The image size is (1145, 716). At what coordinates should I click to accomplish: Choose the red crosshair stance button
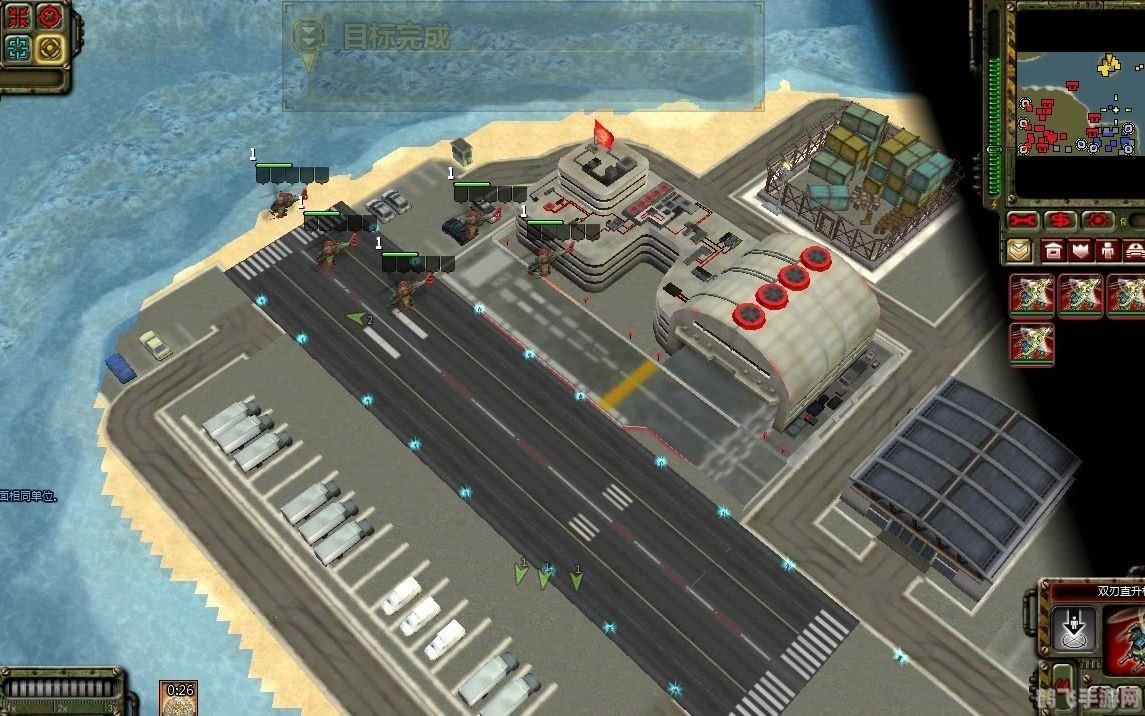(x=48, y=17)
